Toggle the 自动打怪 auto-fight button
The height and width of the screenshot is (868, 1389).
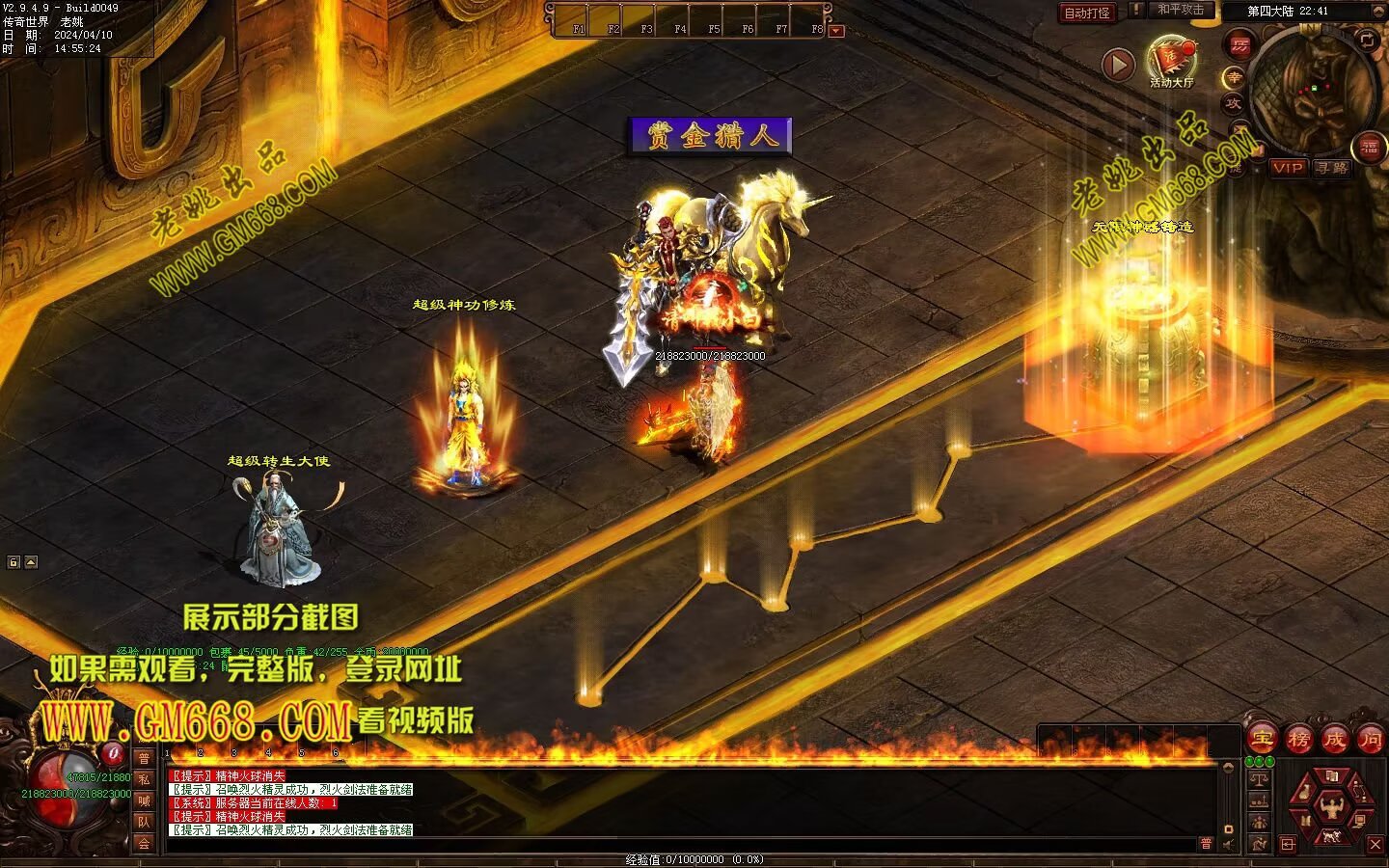(x=1087, y=13)
